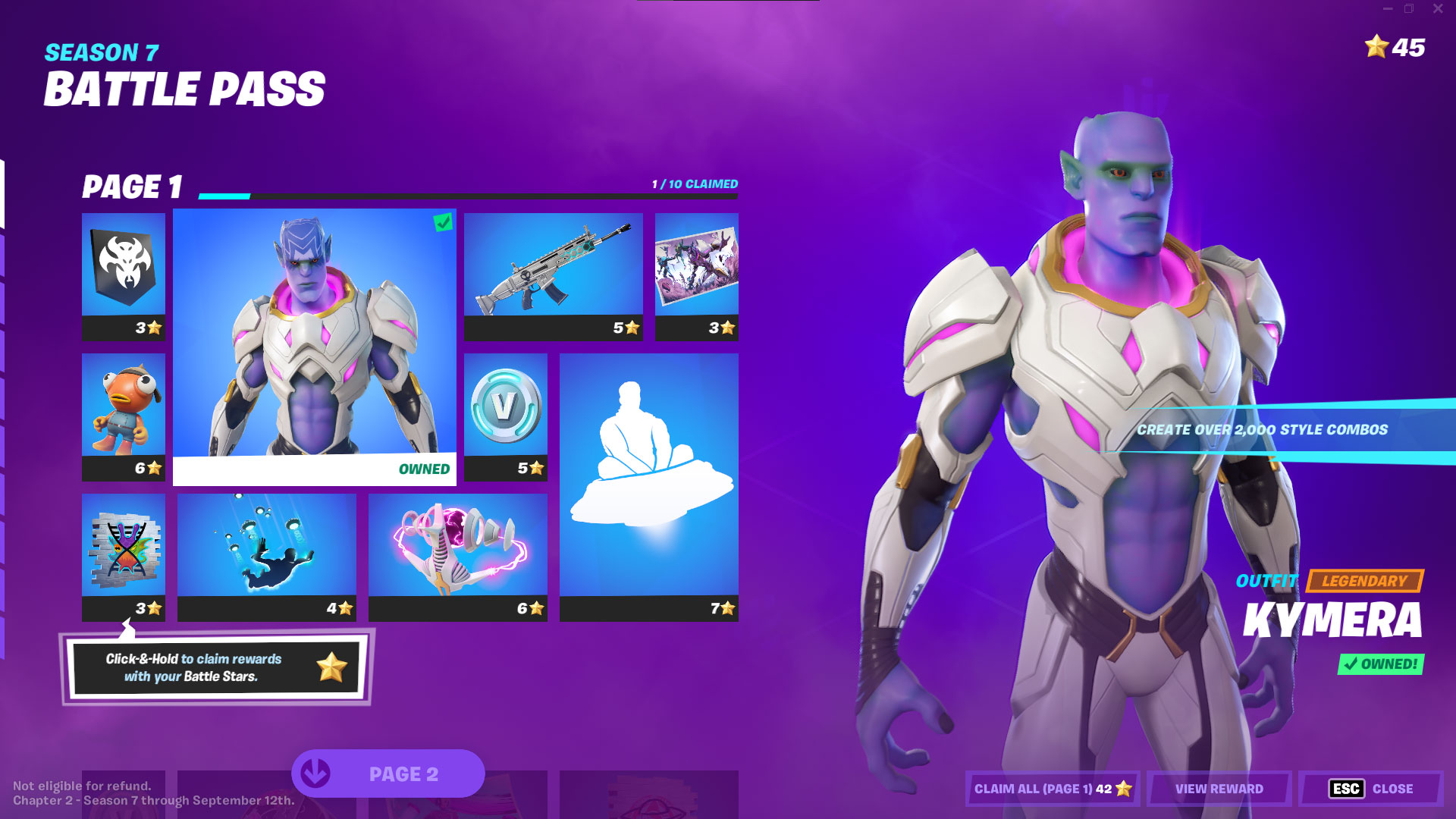The height and width of the screenshot is (819, 1456).
Task: Close the Battle Pass screen
Action: [x=1370, y=789]
